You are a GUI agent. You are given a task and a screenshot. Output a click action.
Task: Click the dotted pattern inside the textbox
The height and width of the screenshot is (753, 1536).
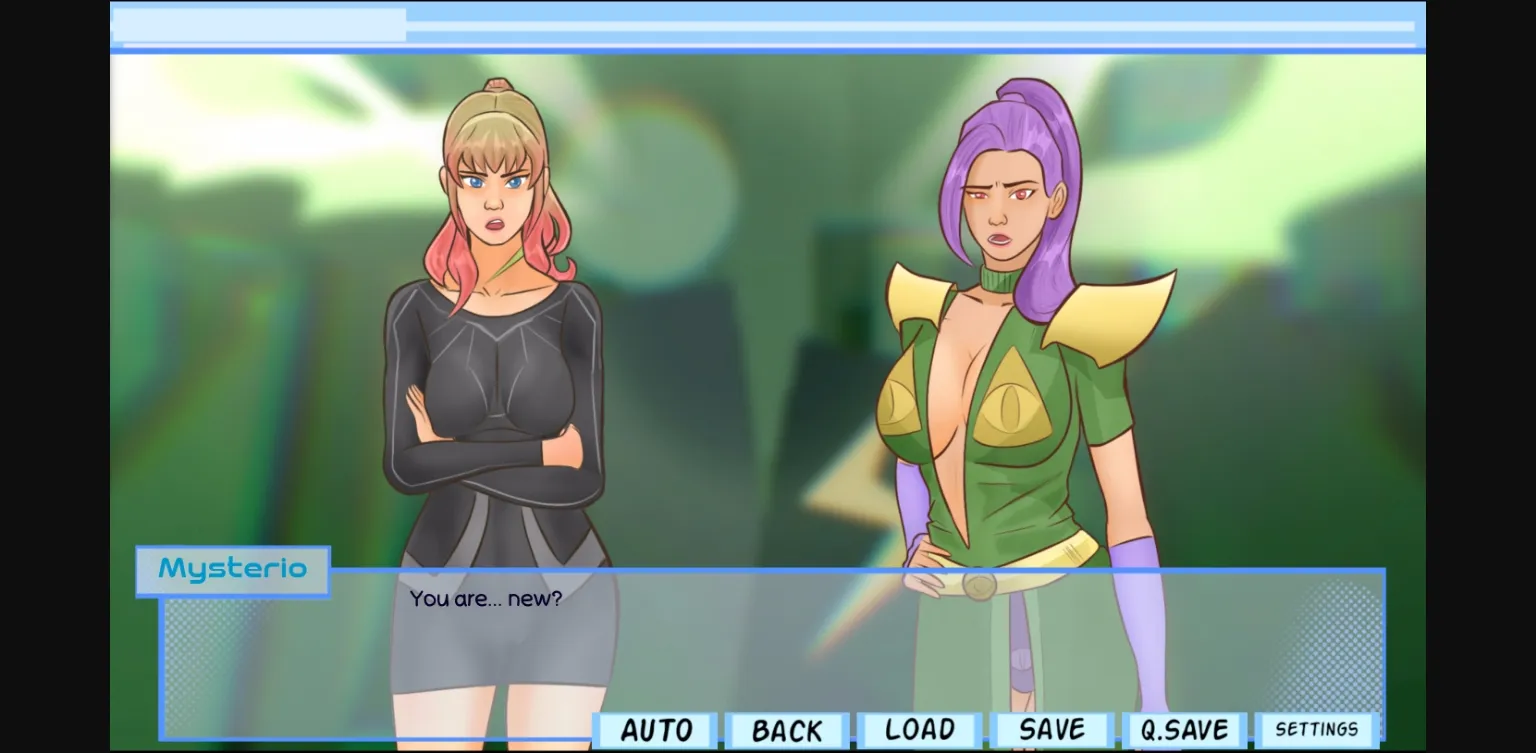click(200, 660)
